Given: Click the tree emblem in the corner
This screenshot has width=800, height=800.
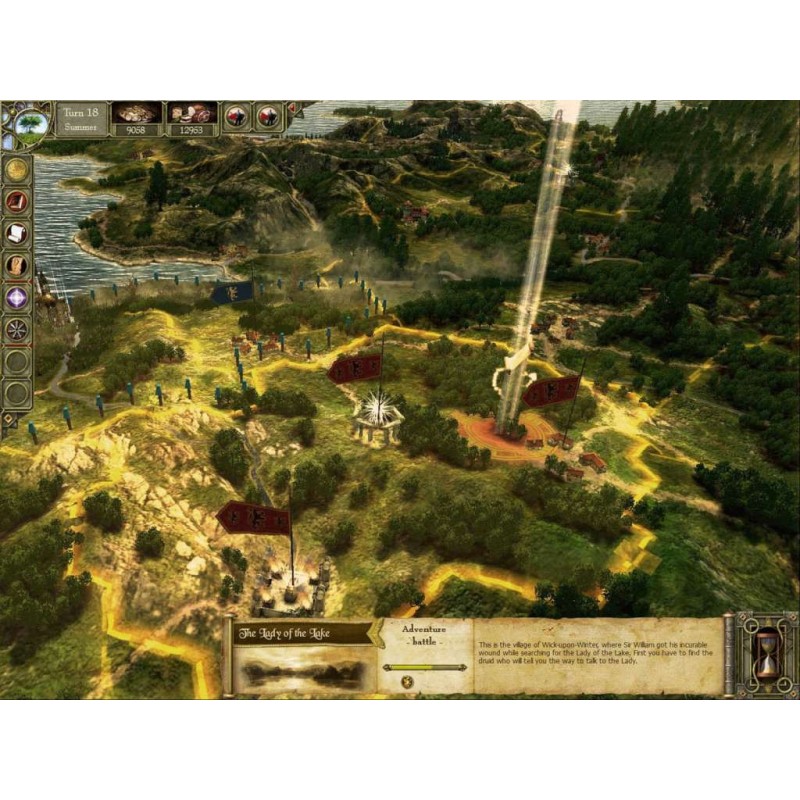Looking at the screenshot, I should pyautogui.click(x=31, y=125).
